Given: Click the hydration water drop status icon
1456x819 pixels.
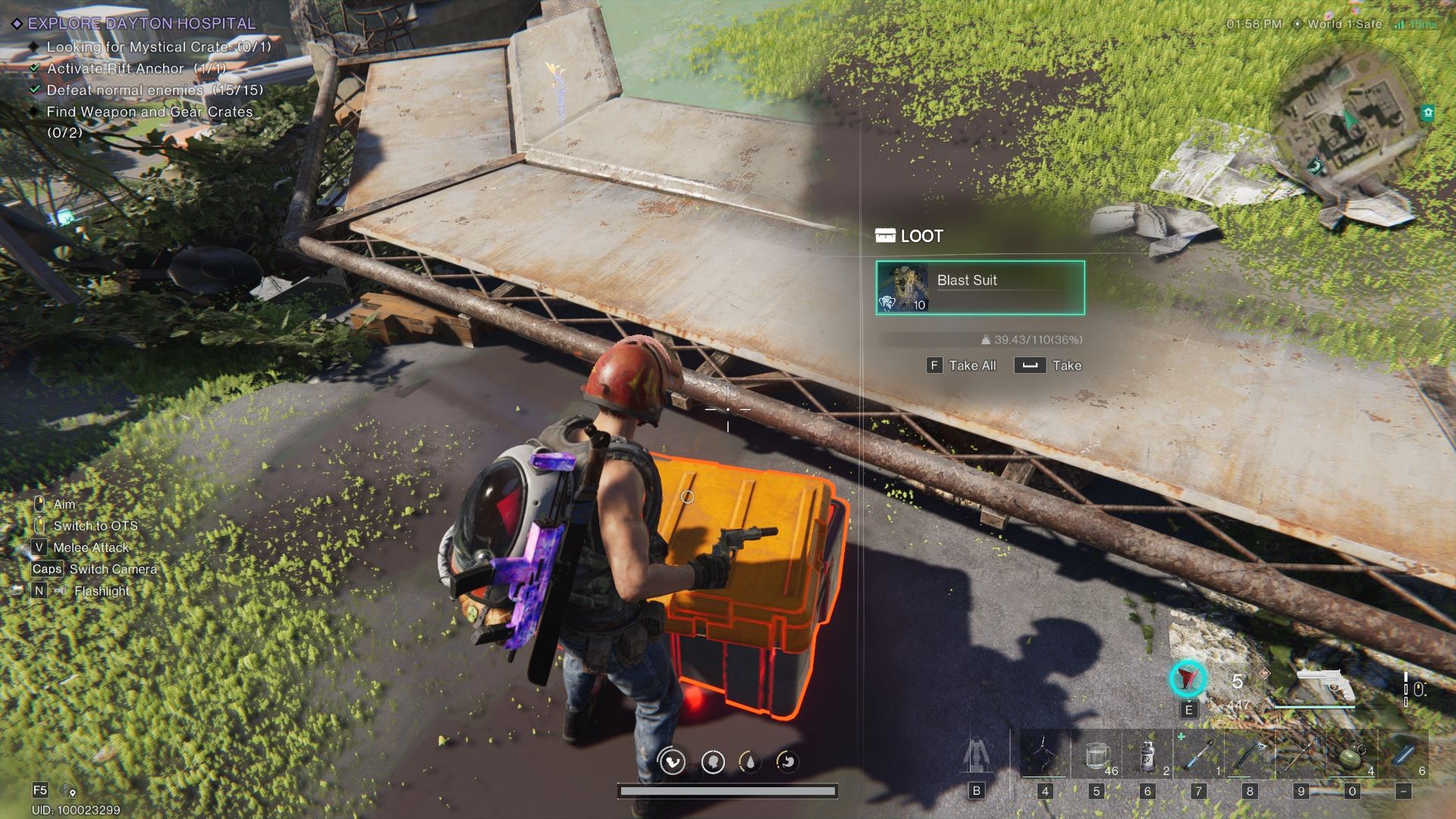Looking at the screenshot, I should tap(750, 761).
